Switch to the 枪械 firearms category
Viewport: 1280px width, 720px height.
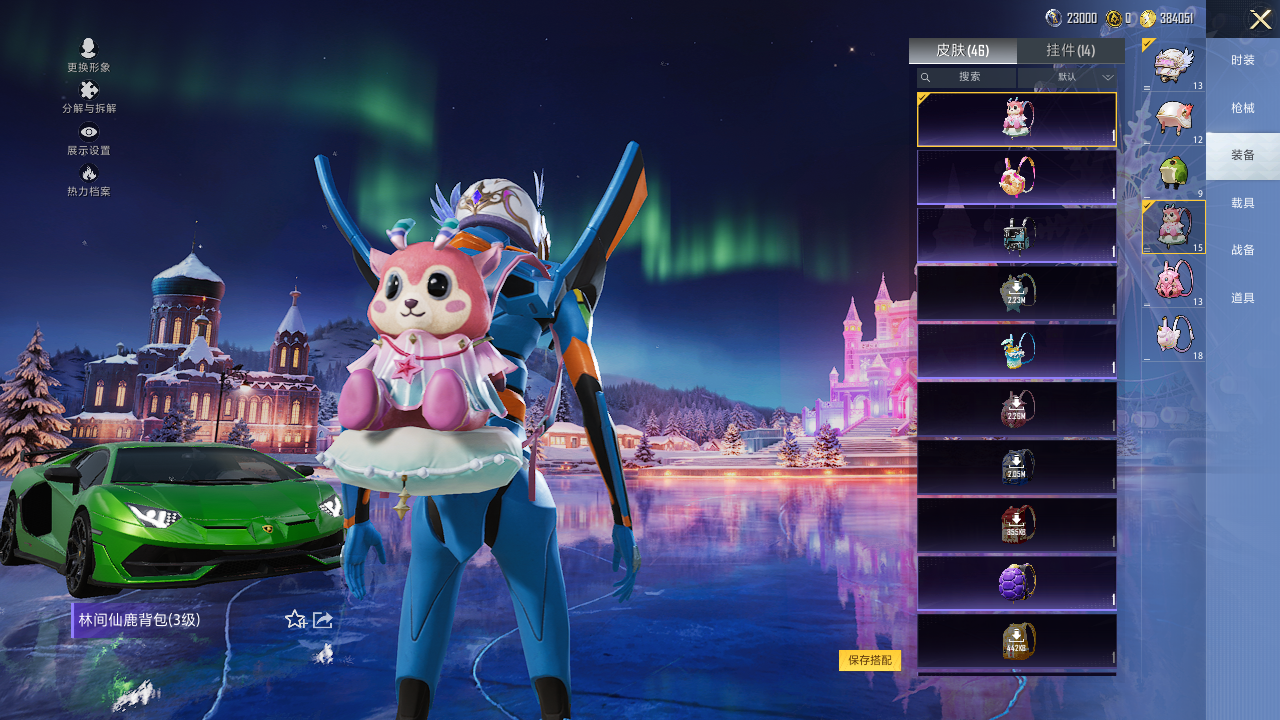pyautogui.click(x=1243, y=108)
